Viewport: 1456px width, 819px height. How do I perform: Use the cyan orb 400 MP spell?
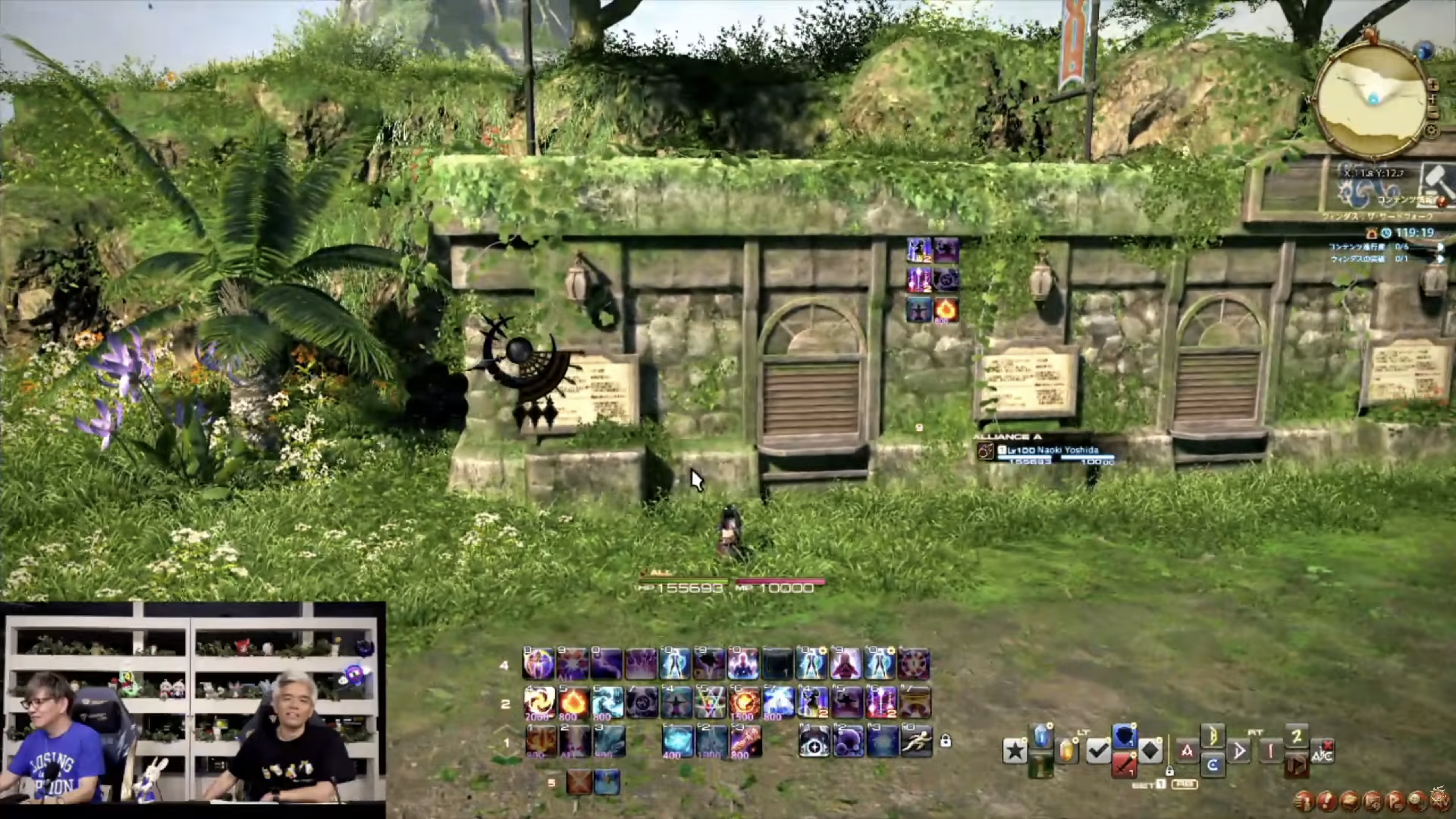677,741
